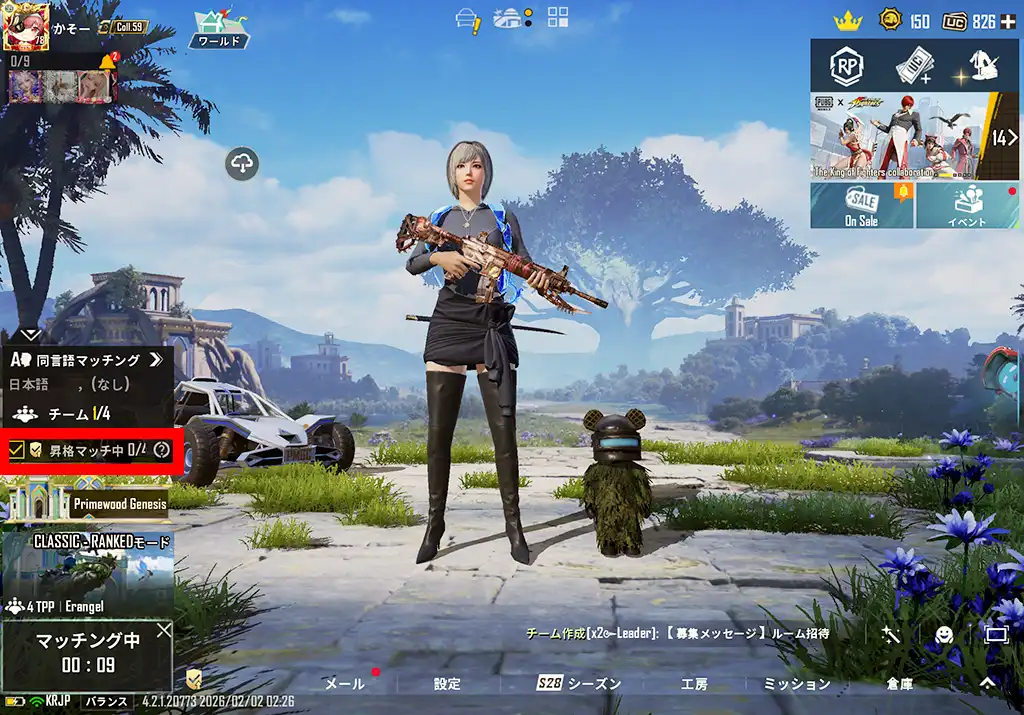Open the emote smiley face icon
1024x715 pixels.
pyautogui.click(x=942, y=634)
